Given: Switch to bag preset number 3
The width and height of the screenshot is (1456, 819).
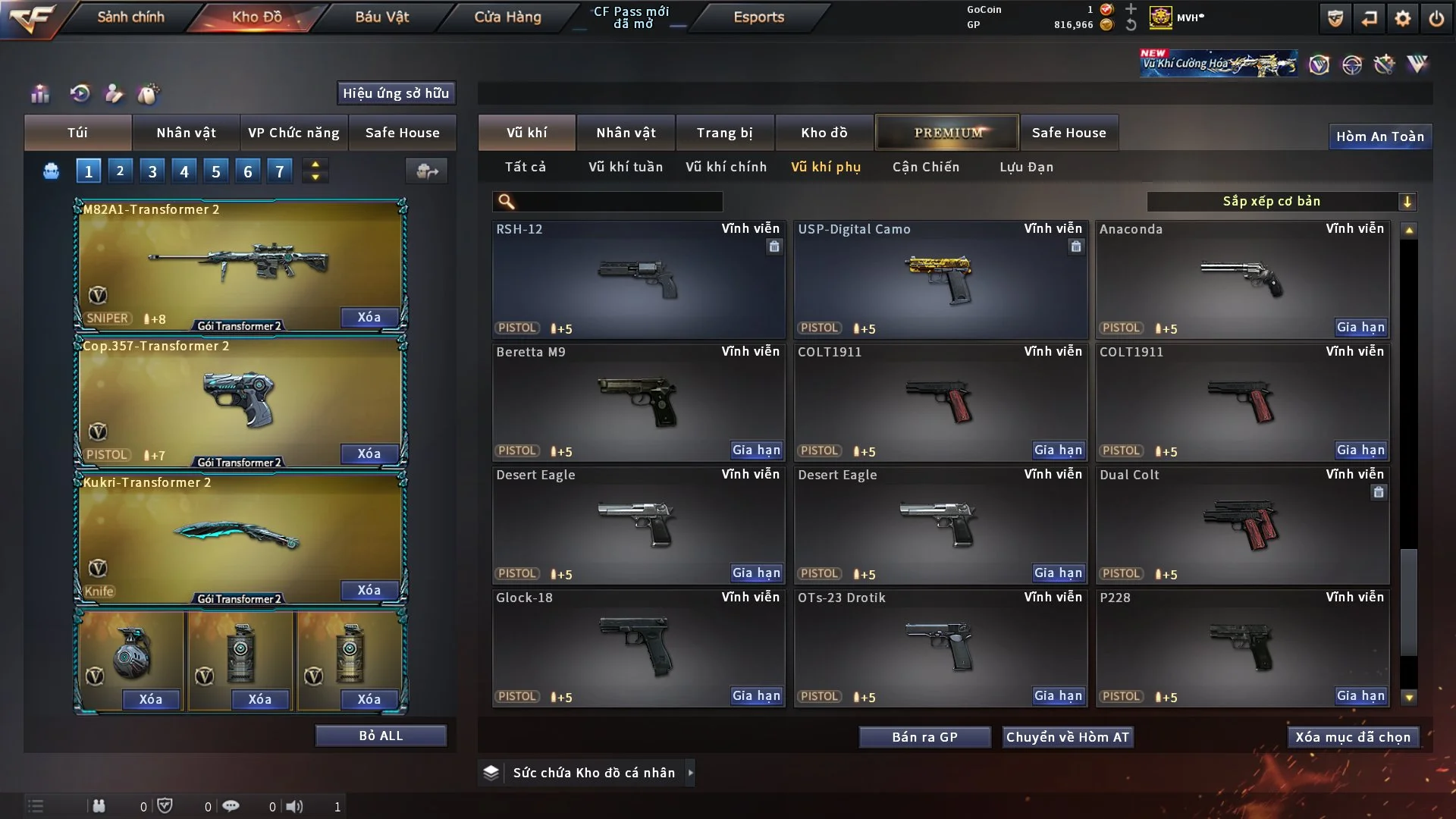Looking at the screenshot, I should coord(152,171).
